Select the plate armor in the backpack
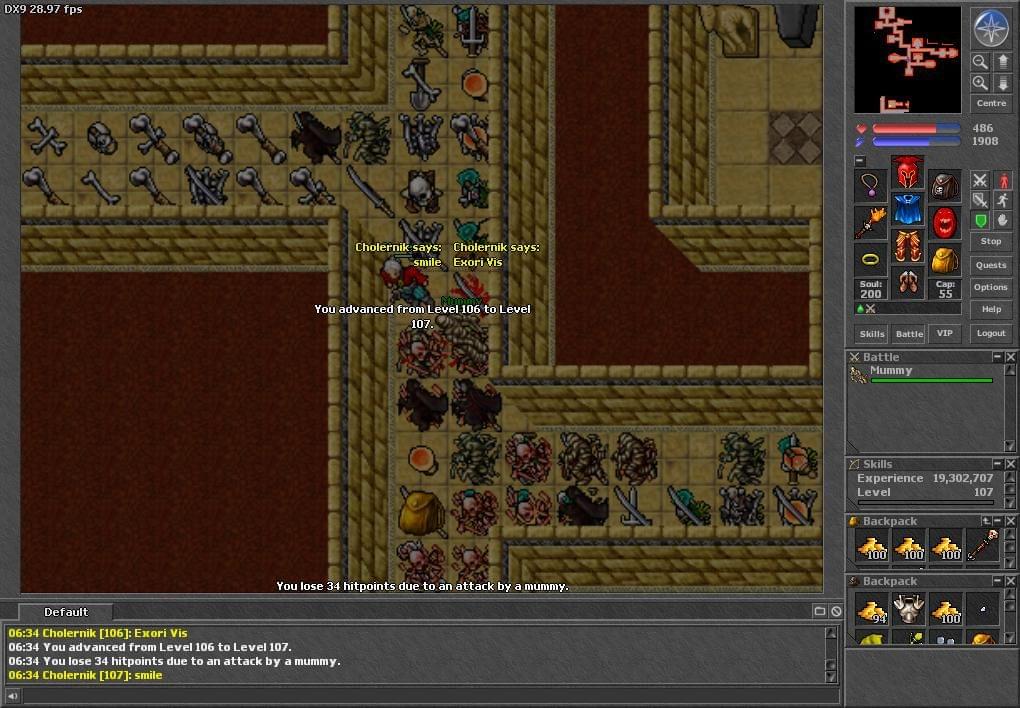The width and height of the screenshot is (1020, 708). pyautogui.click(x=909, y=607)
